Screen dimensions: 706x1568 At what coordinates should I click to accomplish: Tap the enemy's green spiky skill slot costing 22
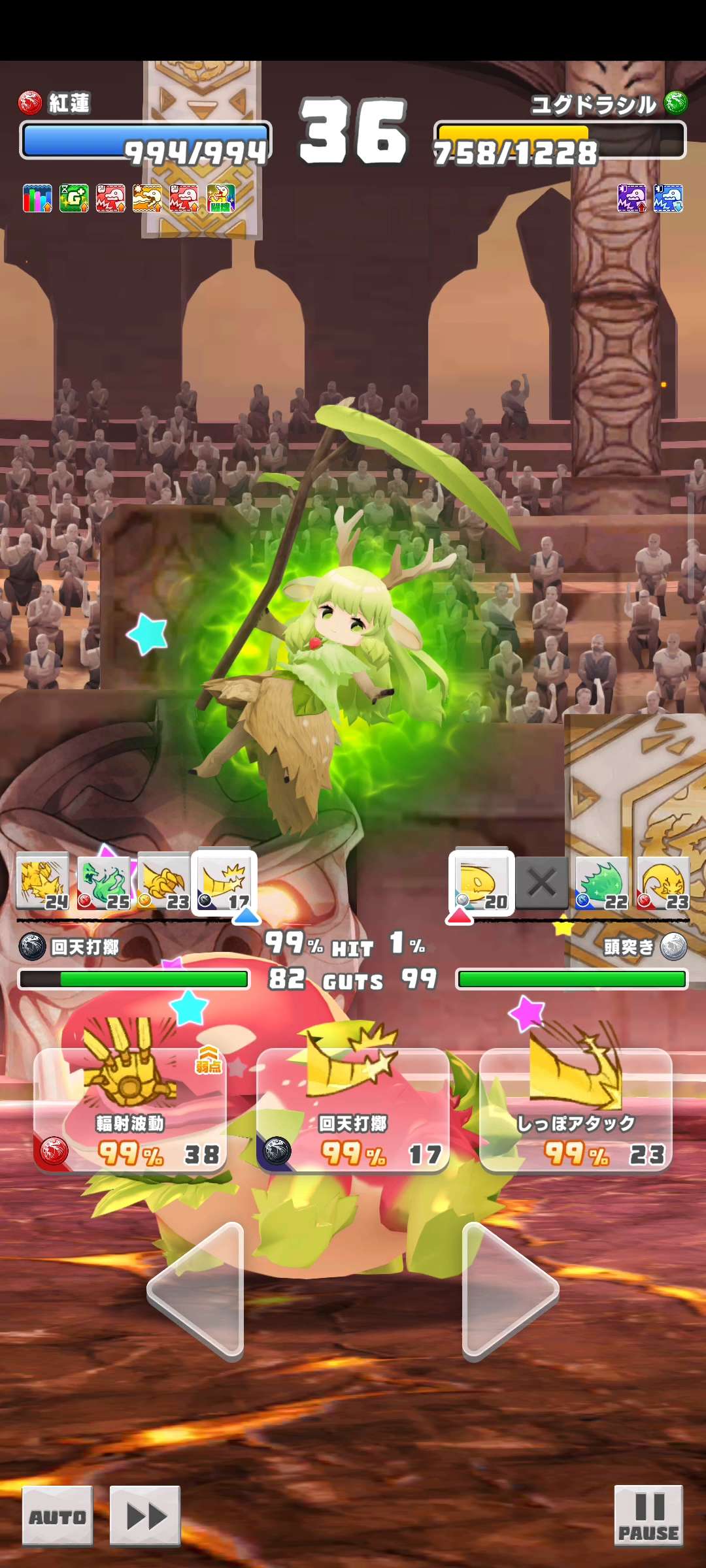pyautogui.click(x=602, y=883)
